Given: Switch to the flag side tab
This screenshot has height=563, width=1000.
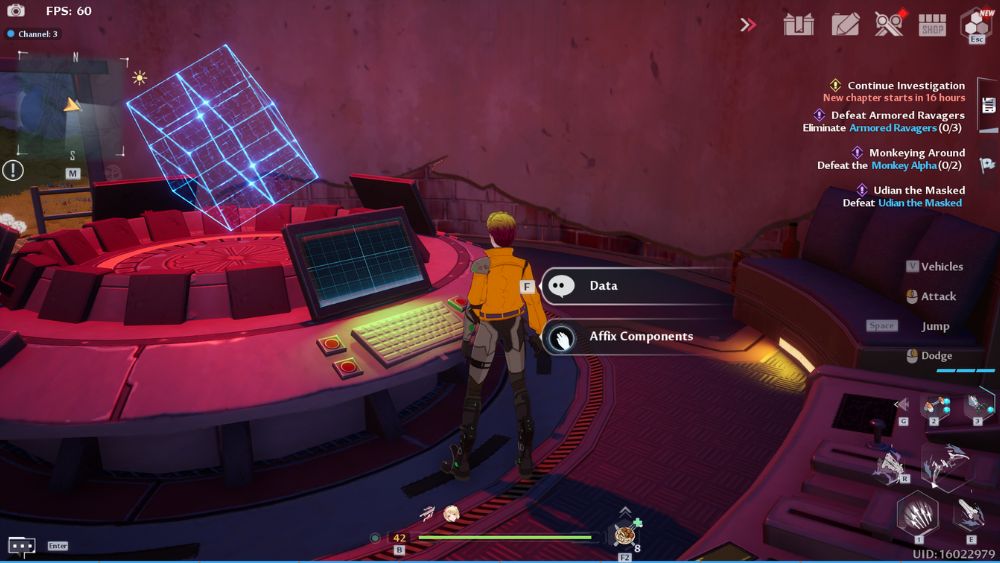Looking at the screenshot, I should click(987, 165).
